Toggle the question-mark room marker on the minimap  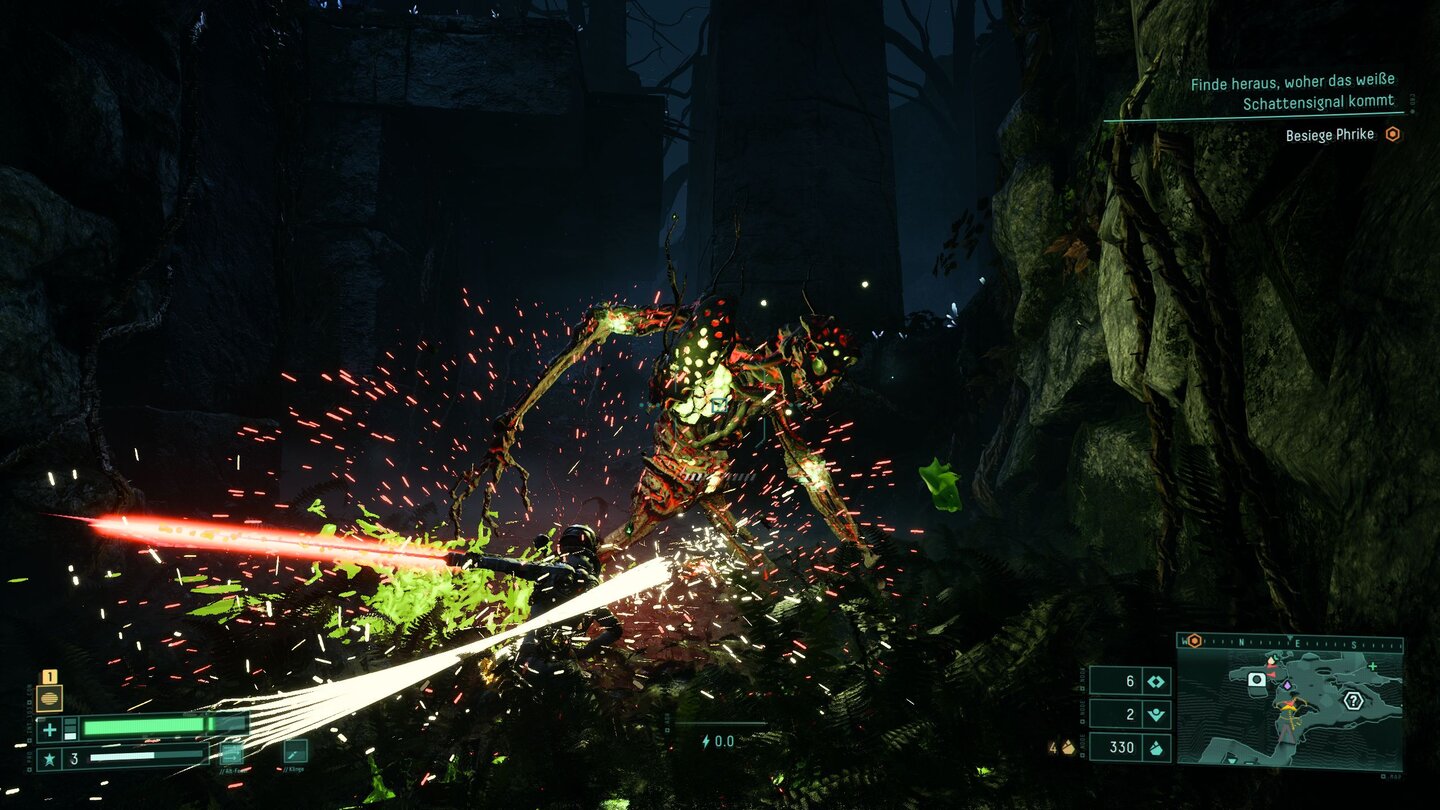point(1354,700)
